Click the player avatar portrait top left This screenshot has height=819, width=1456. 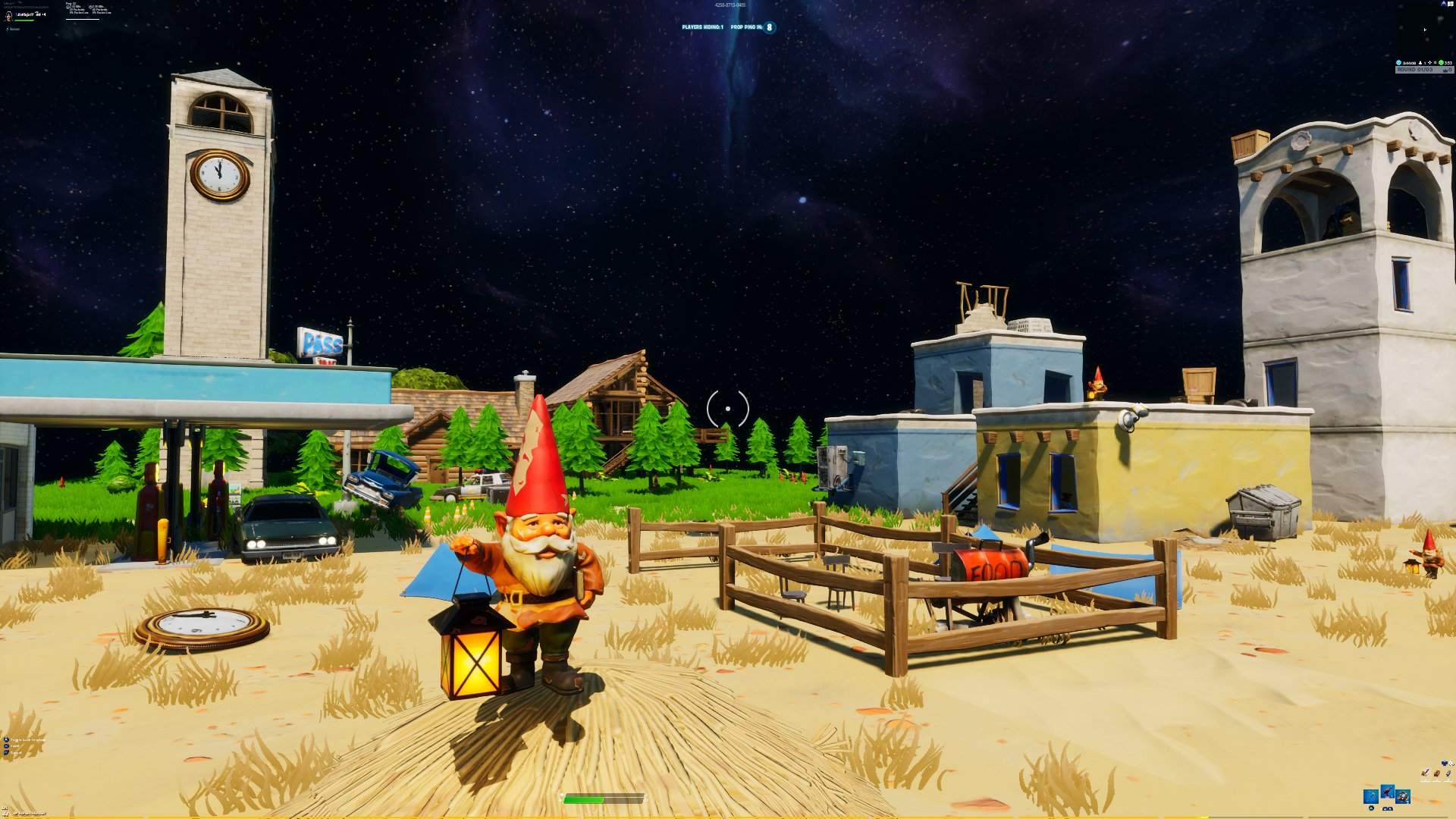[8, 16]
